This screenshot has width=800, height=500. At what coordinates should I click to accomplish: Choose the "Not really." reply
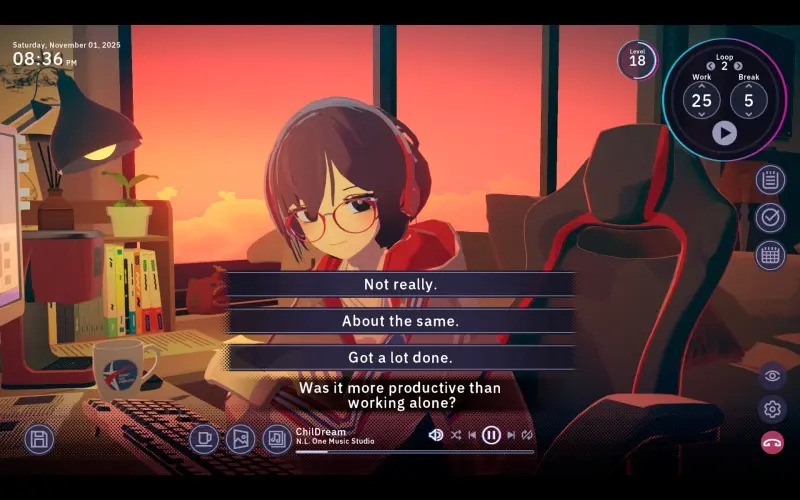(400, 284)
